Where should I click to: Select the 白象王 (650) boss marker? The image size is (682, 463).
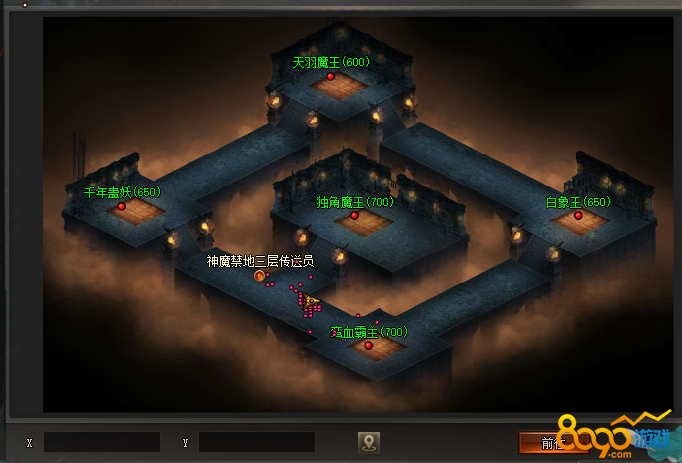coord(578,215)
